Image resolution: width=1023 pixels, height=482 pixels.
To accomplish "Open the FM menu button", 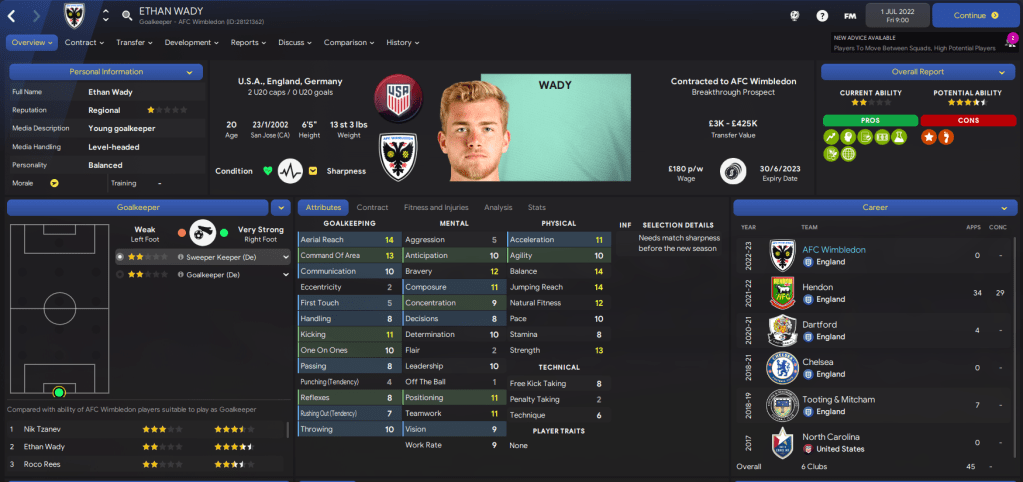I will (850, 16).
